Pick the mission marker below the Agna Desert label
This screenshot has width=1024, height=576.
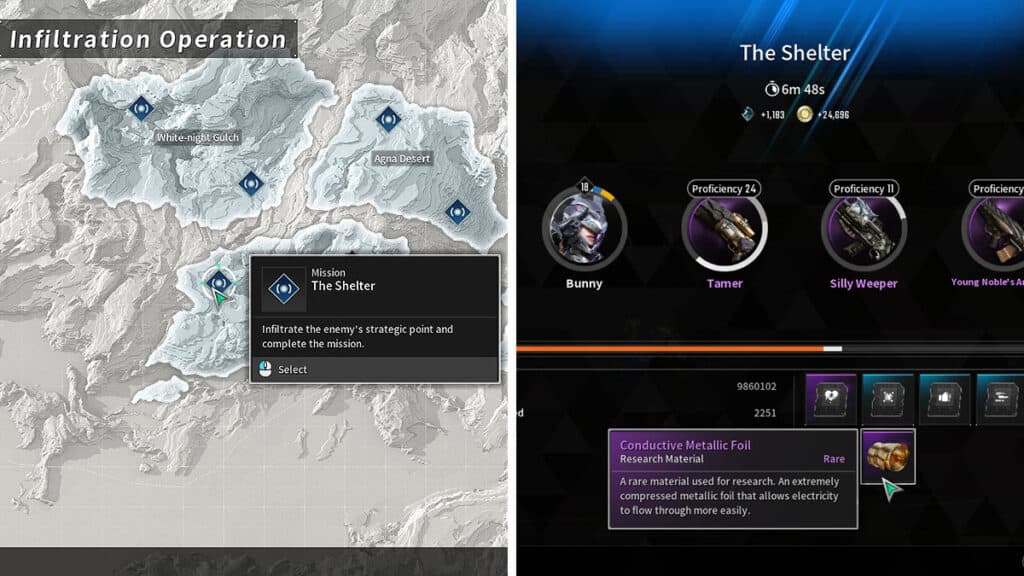coord(457,211)
